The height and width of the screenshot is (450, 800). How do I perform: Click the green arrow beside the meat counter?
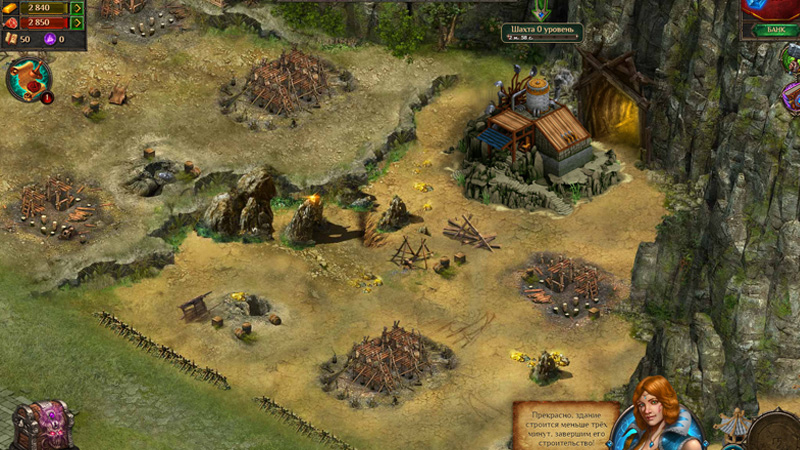(x=77, y=23)
